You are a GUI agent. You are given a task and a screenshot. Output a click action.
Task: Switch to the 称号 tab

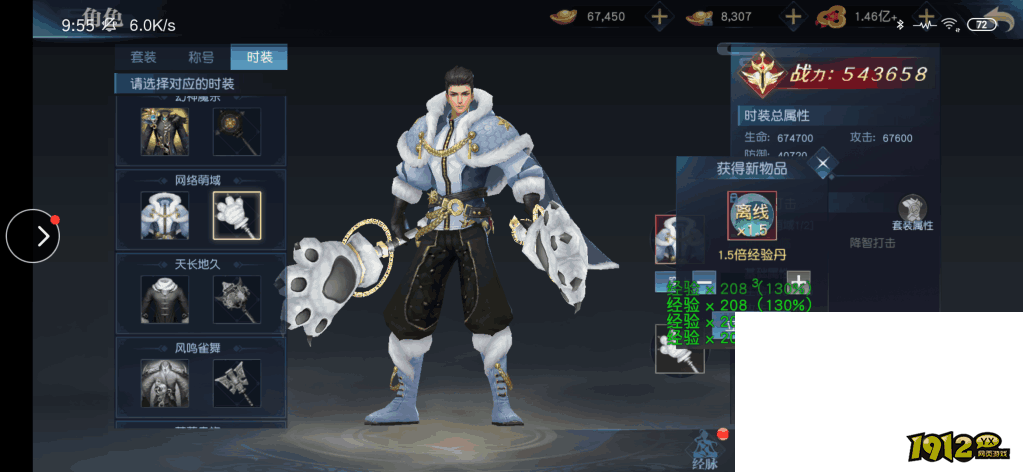[x=201, y=57]
